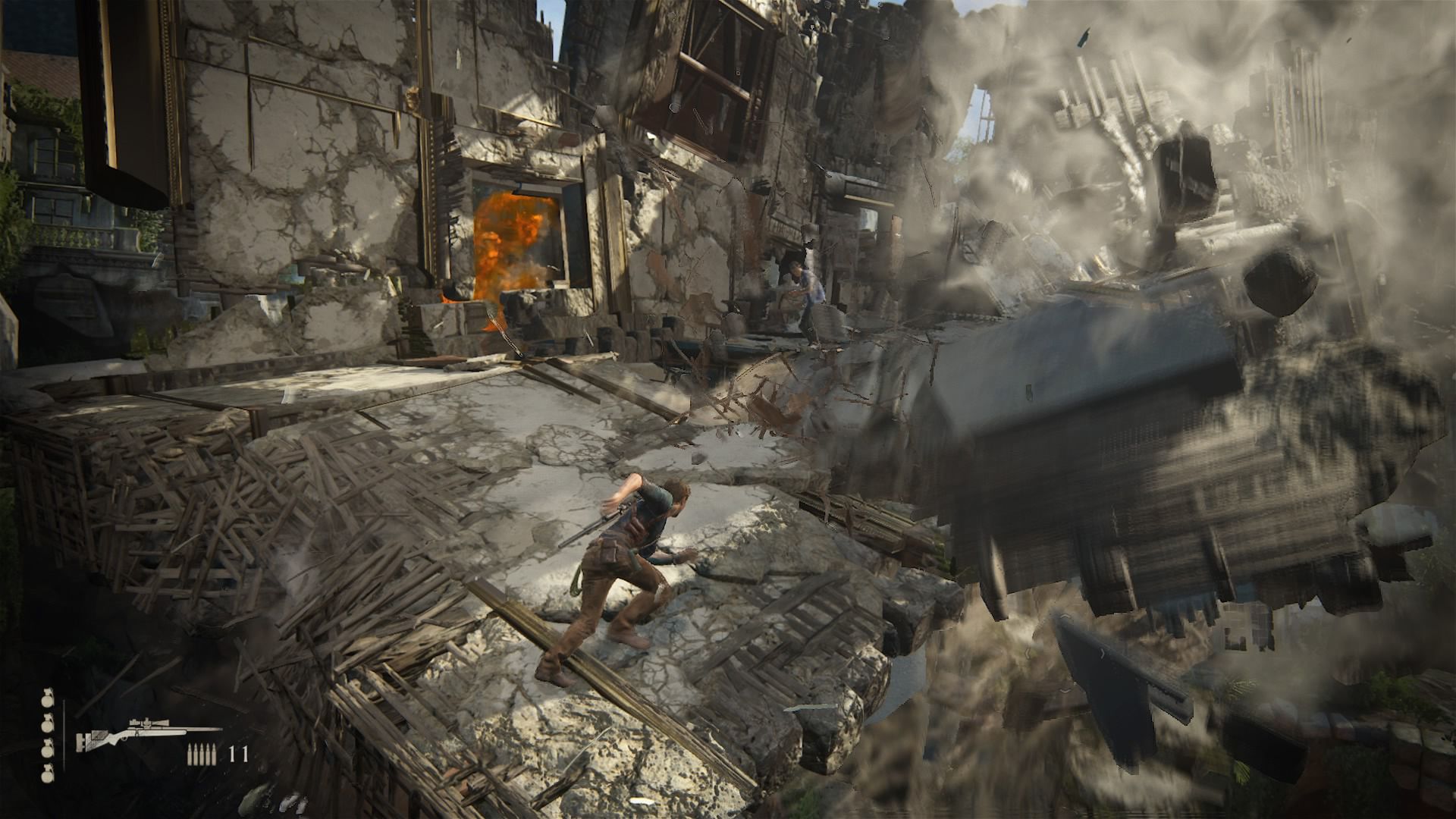Click the first bullet icon in ammo row

(190, 754)
